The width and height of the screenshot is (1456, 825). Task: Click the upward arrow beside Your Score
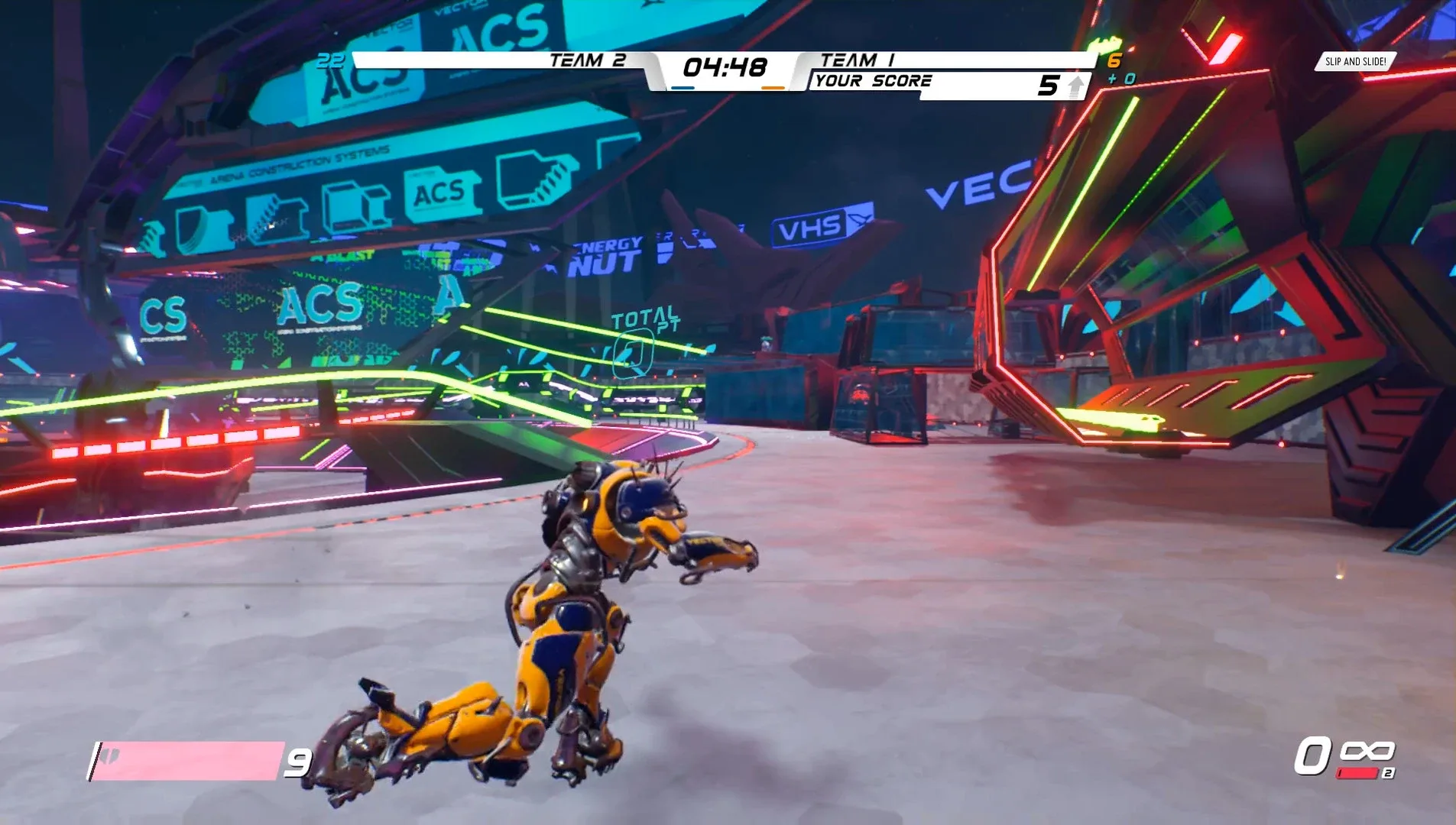click(x=1073, y=84)
